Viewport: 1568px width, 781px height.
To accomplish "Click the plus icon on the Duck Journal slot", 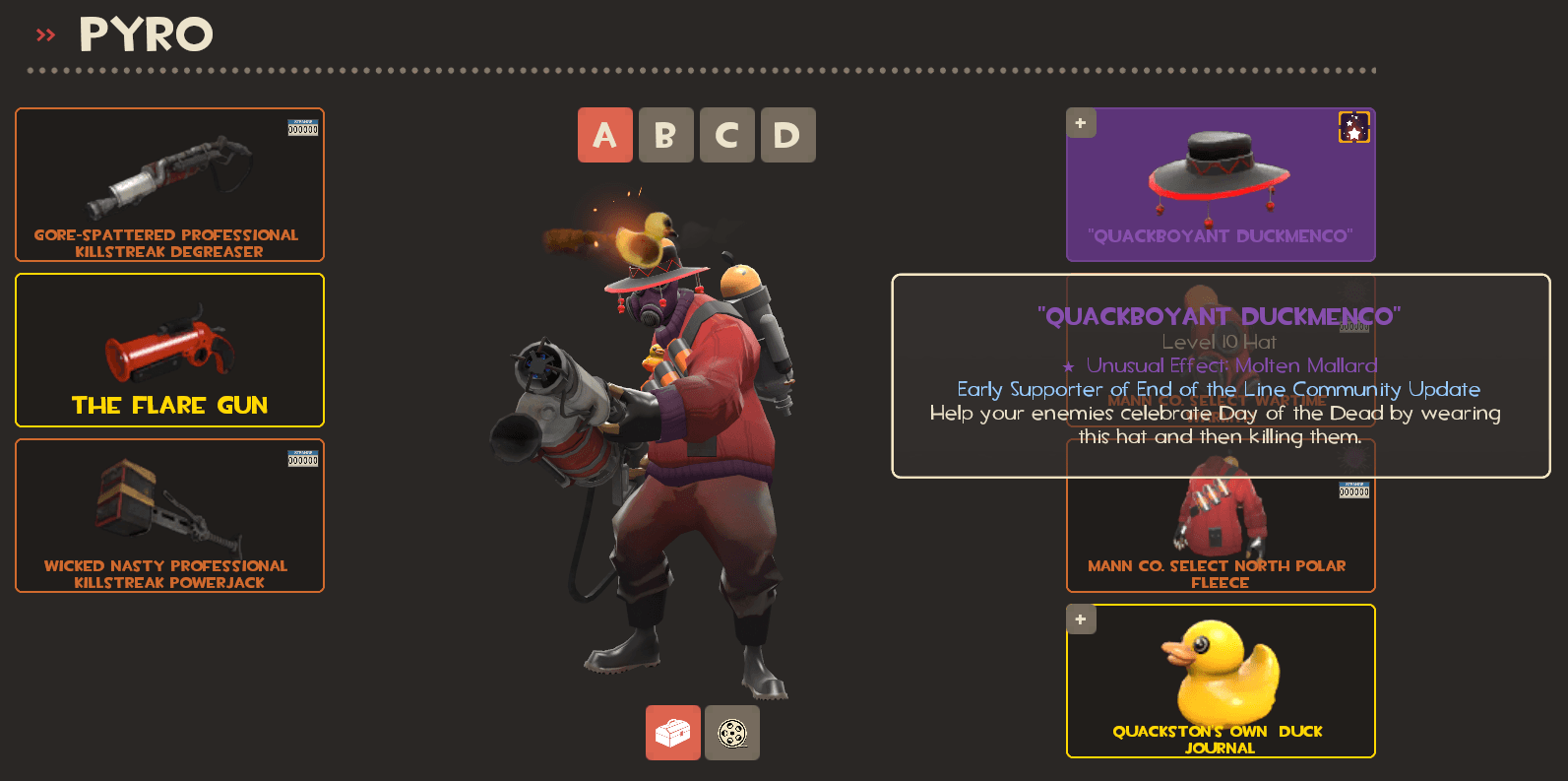I will [x=1080, y=618].
